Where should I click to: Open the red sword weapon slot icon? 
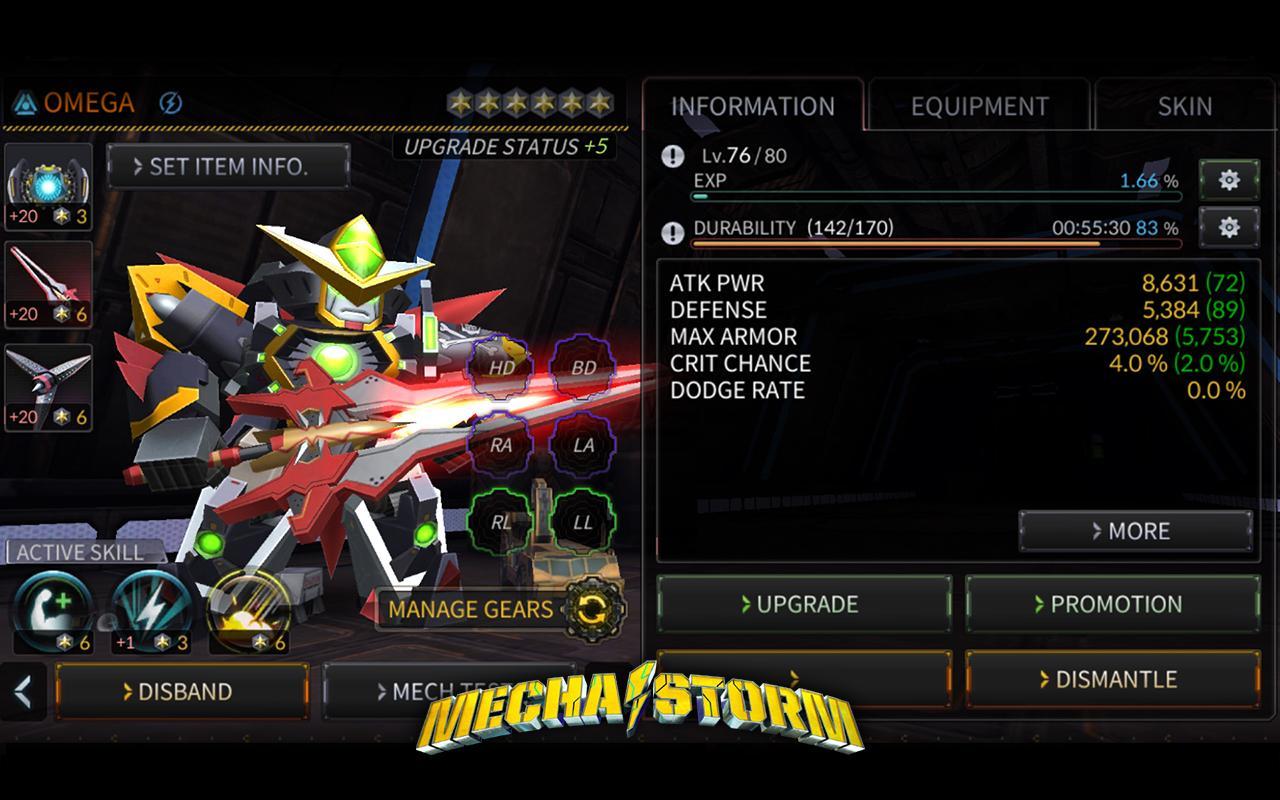pos(50,285)
